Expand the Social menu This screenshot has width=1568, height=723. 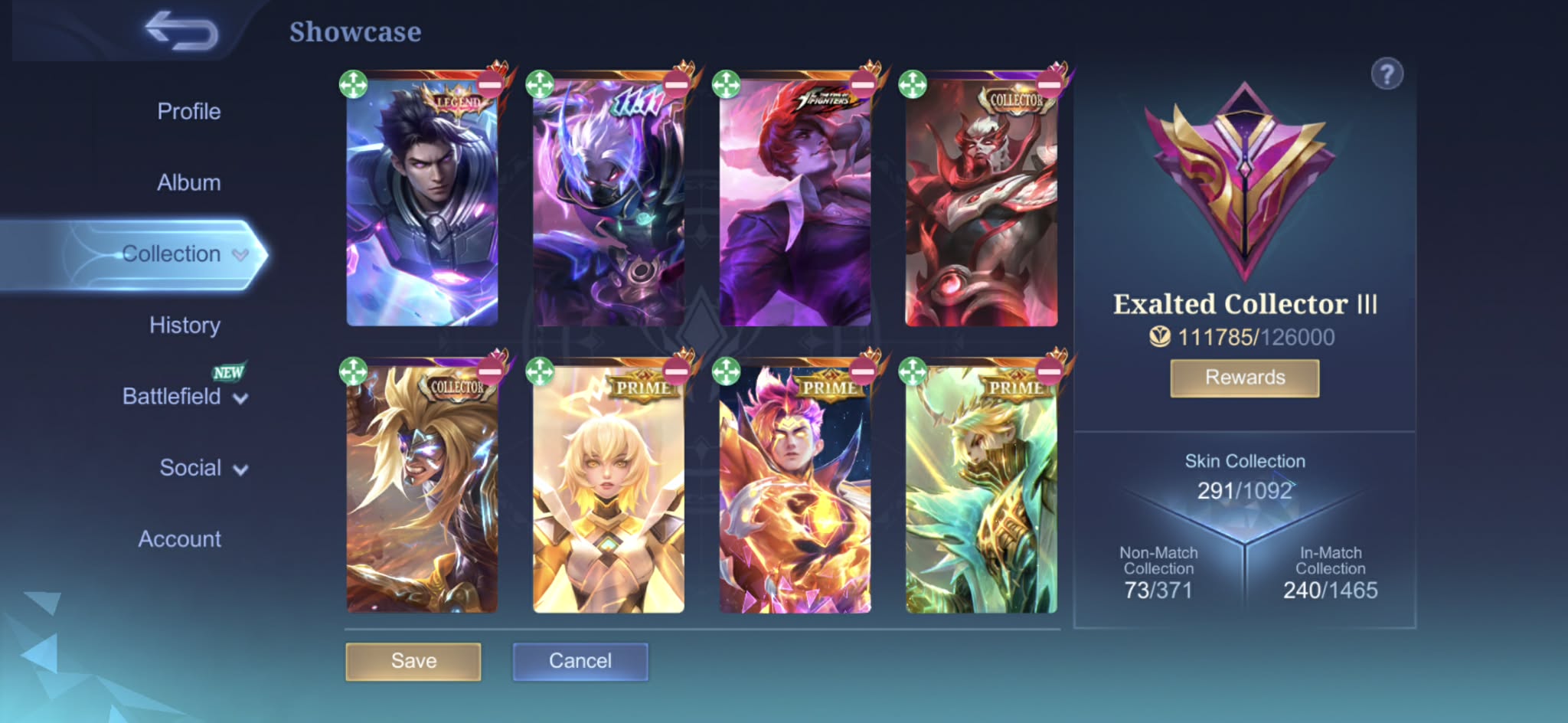203,468
